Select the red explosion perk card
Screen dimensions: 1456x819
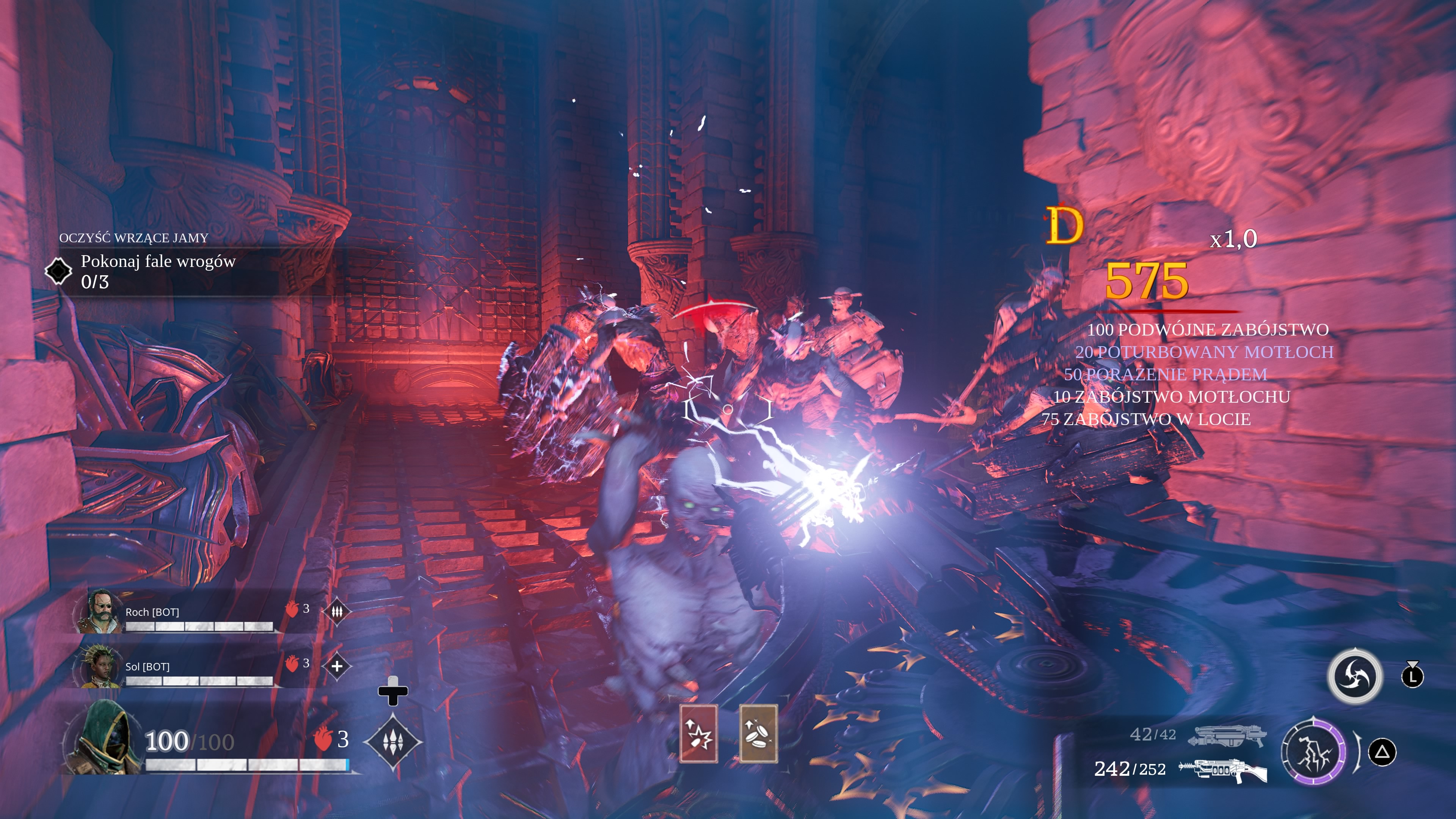[698, 734]
